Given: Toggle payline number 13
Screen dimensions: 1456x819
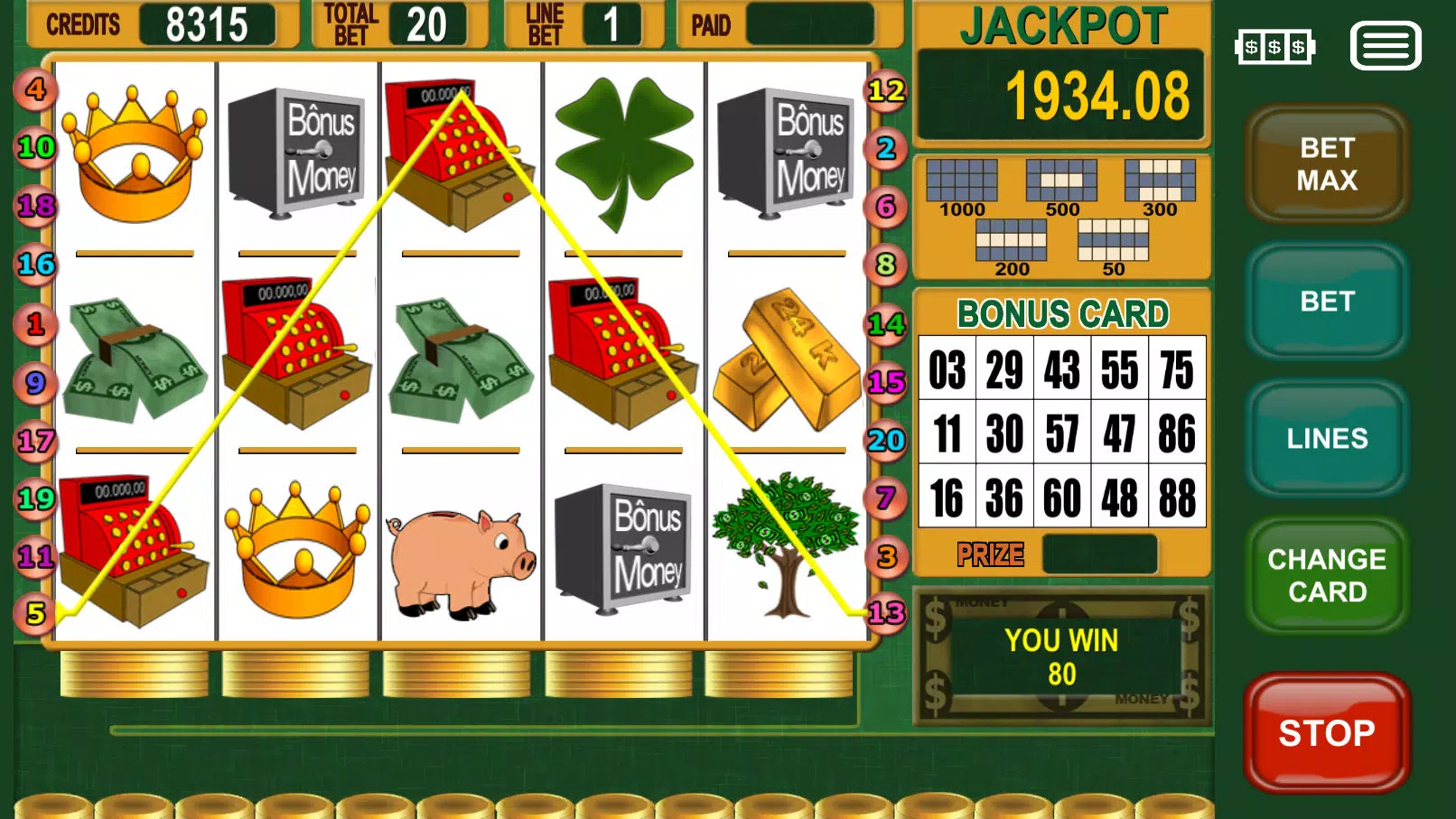Looking at the screenshot, I should click(x=888, y=611).
